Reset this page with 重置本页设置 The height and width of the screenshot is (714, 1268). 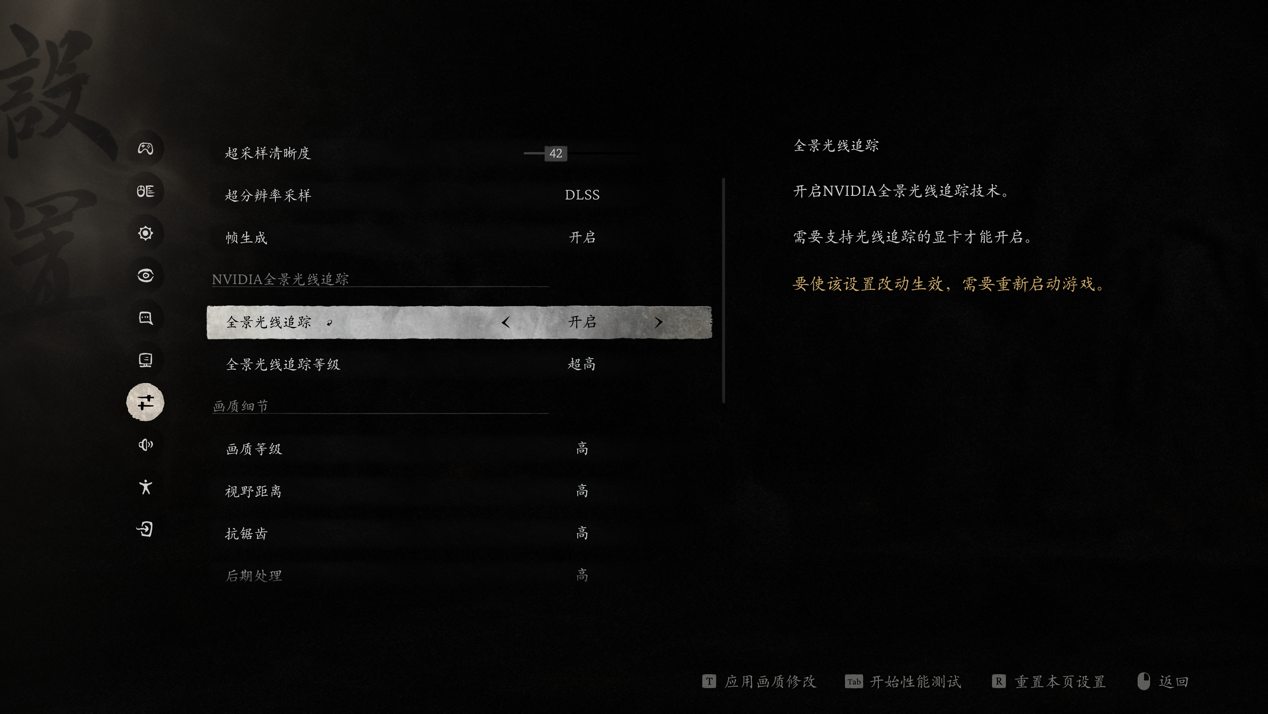pos(1049,682)
